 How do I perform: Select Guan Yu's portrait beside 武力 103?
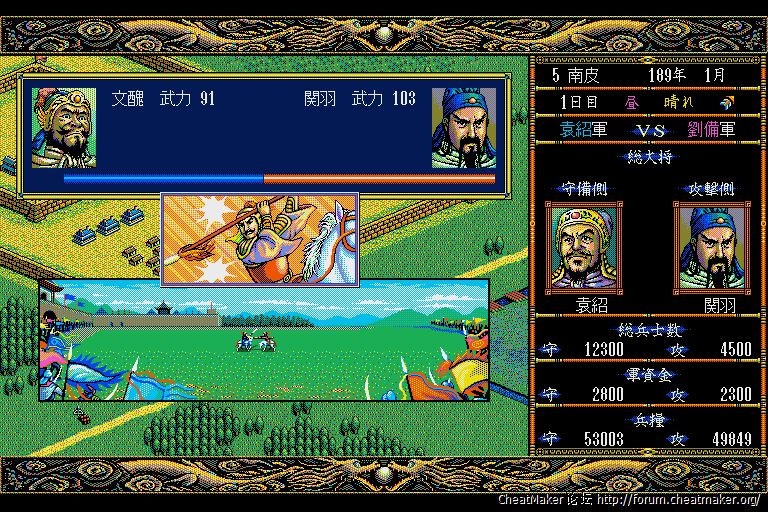tap(463, 127)
